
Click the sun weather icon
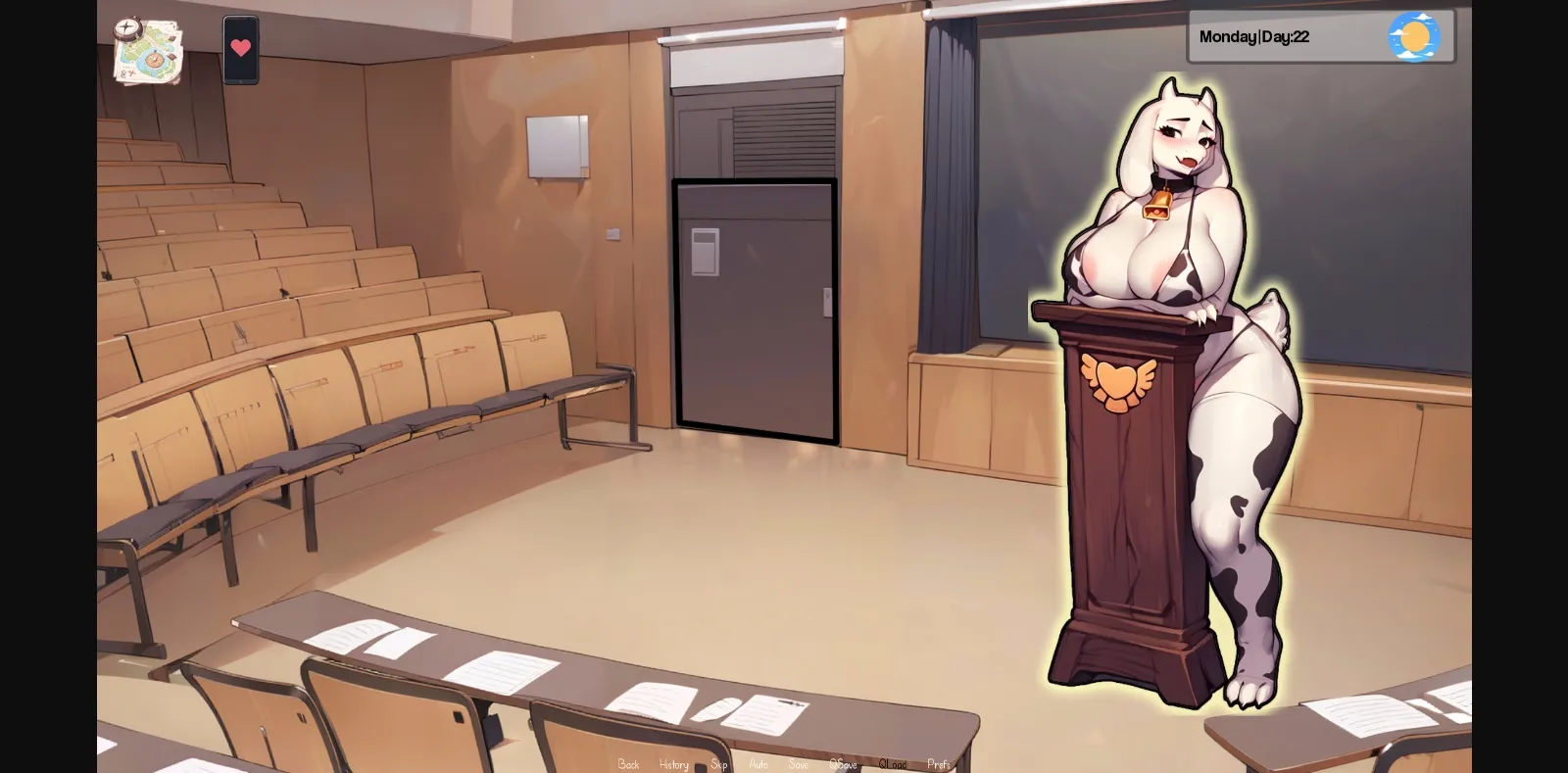pos(1414,36)
